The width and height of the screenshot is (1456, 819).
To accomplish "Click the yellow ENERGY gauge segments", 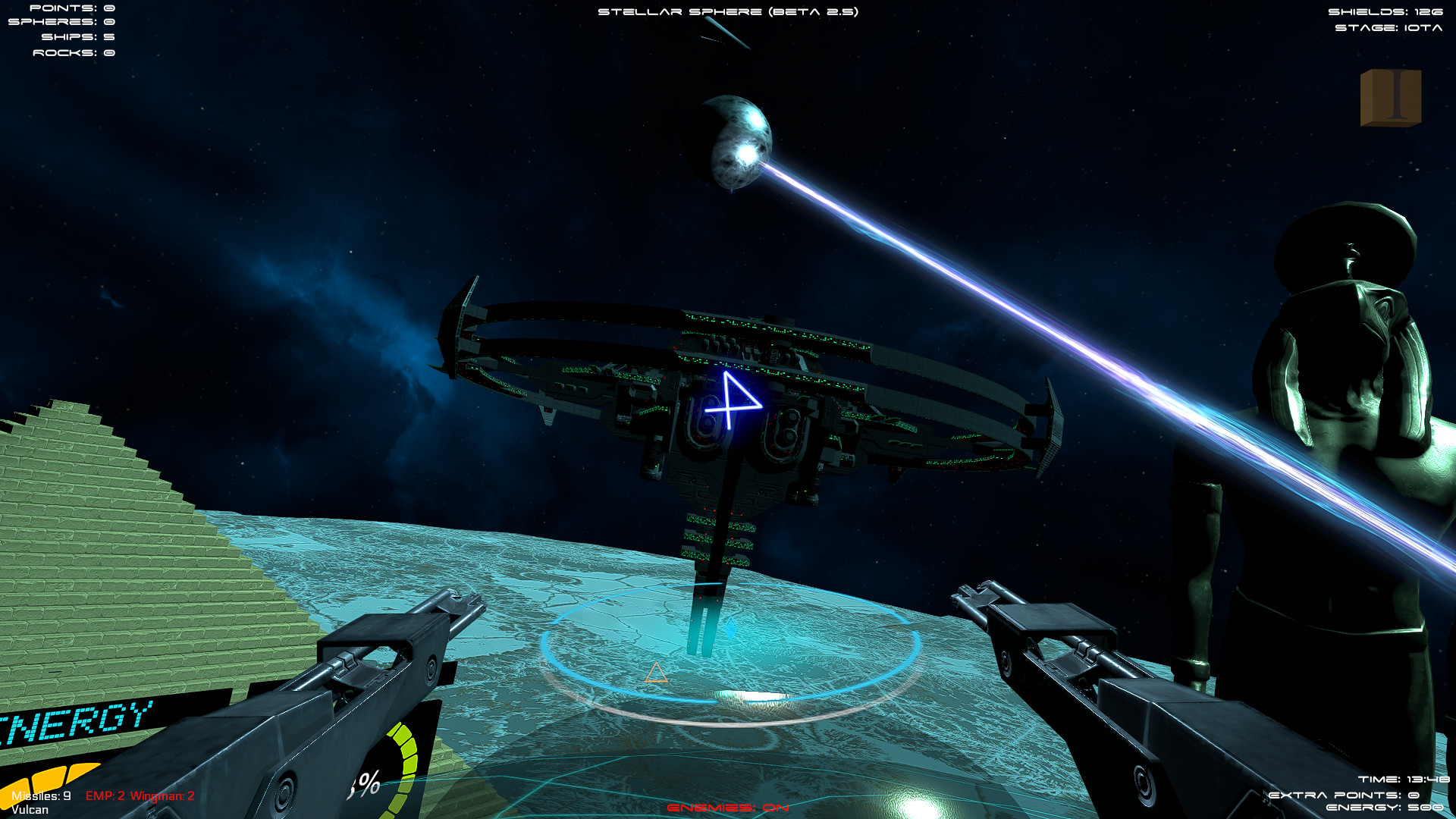I will coord(49,777).
